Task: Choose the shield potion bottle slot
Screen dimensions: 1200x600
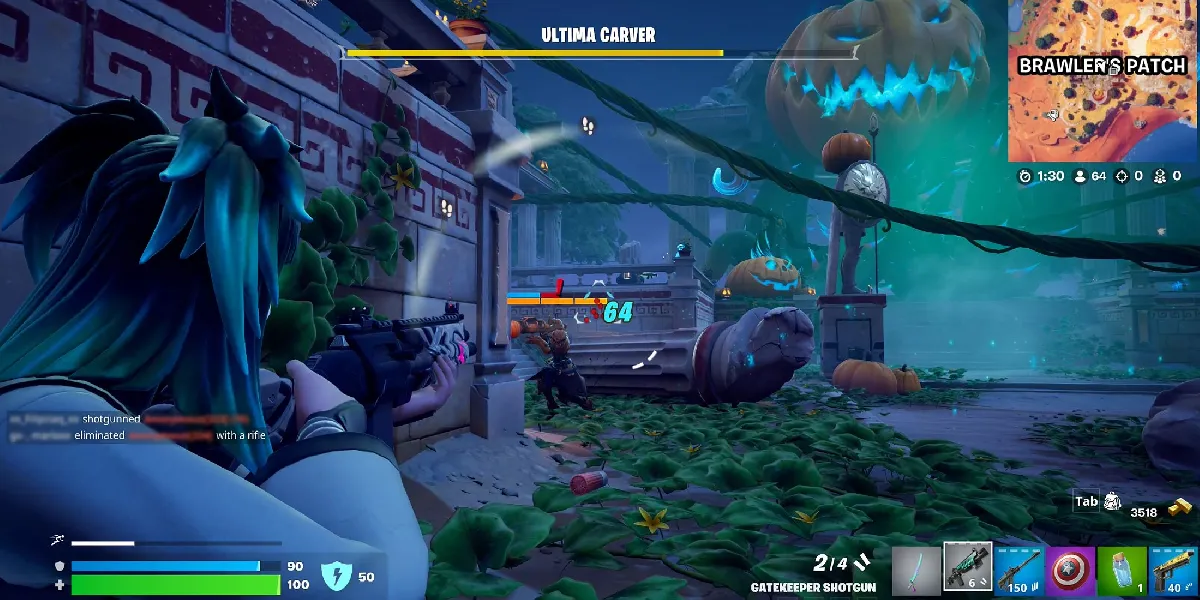Action: click(1122, 571)
